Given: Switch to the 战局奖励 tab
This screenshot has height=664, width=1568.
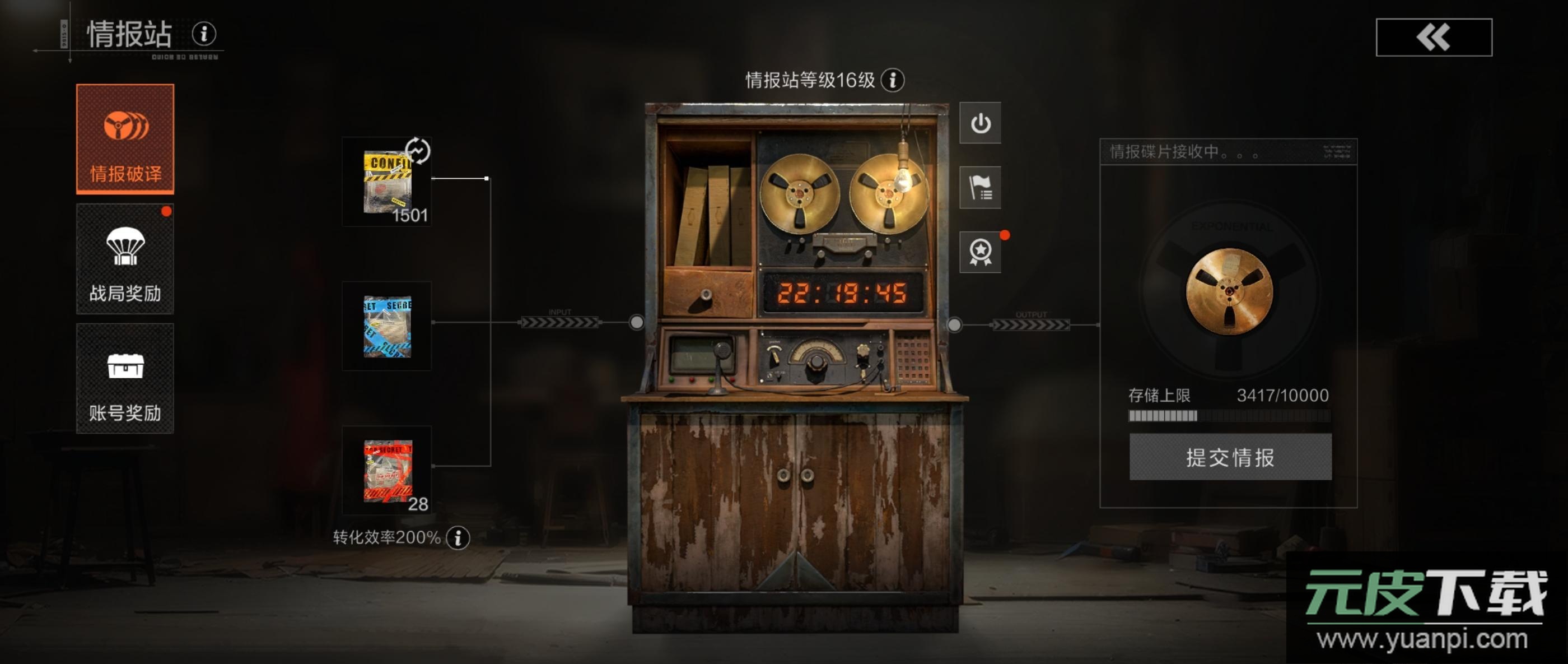Looking at the screenshot, I should 125,259.
